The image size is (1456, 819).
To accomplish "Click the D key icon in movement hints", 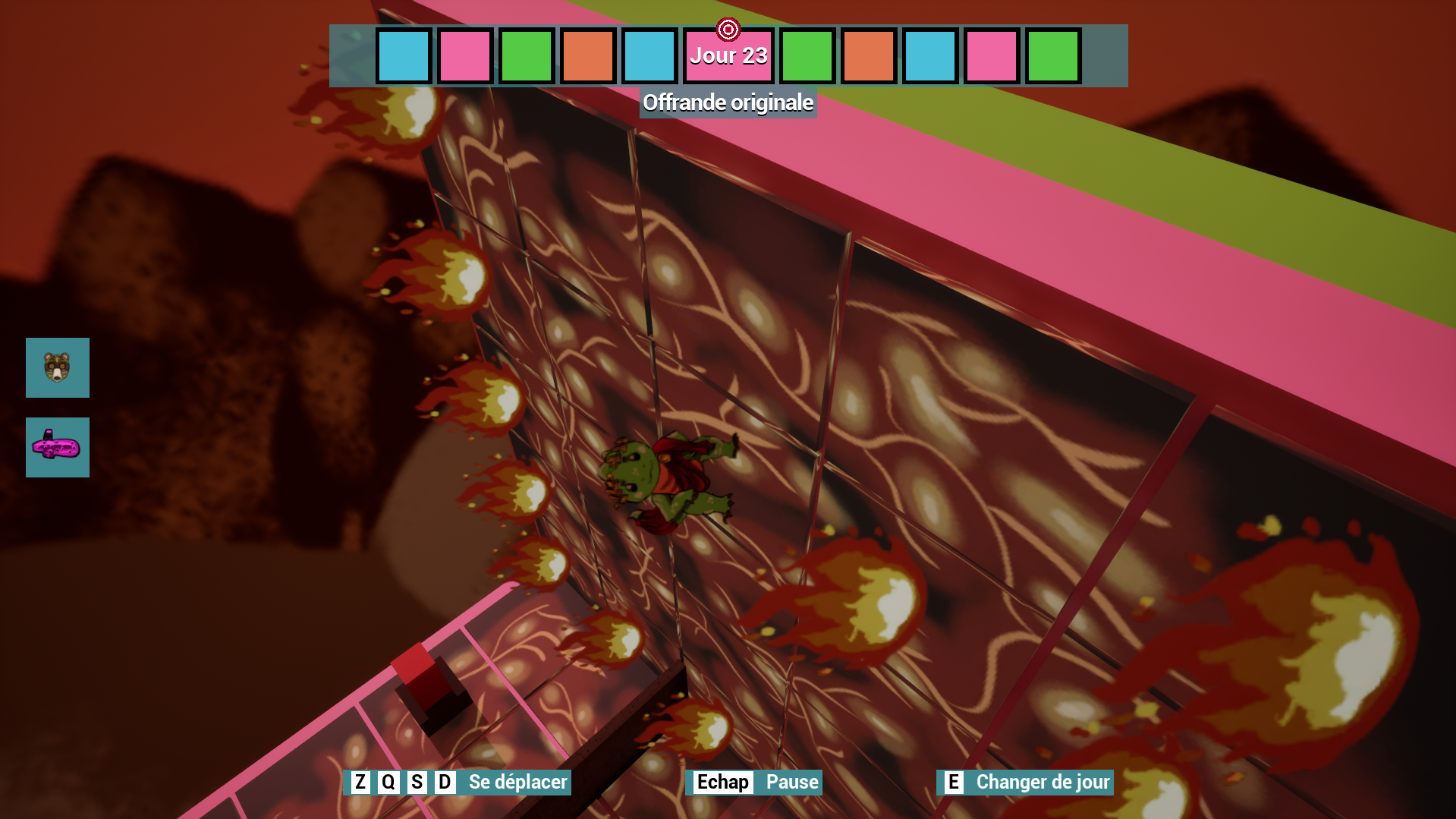I will 446,782.
